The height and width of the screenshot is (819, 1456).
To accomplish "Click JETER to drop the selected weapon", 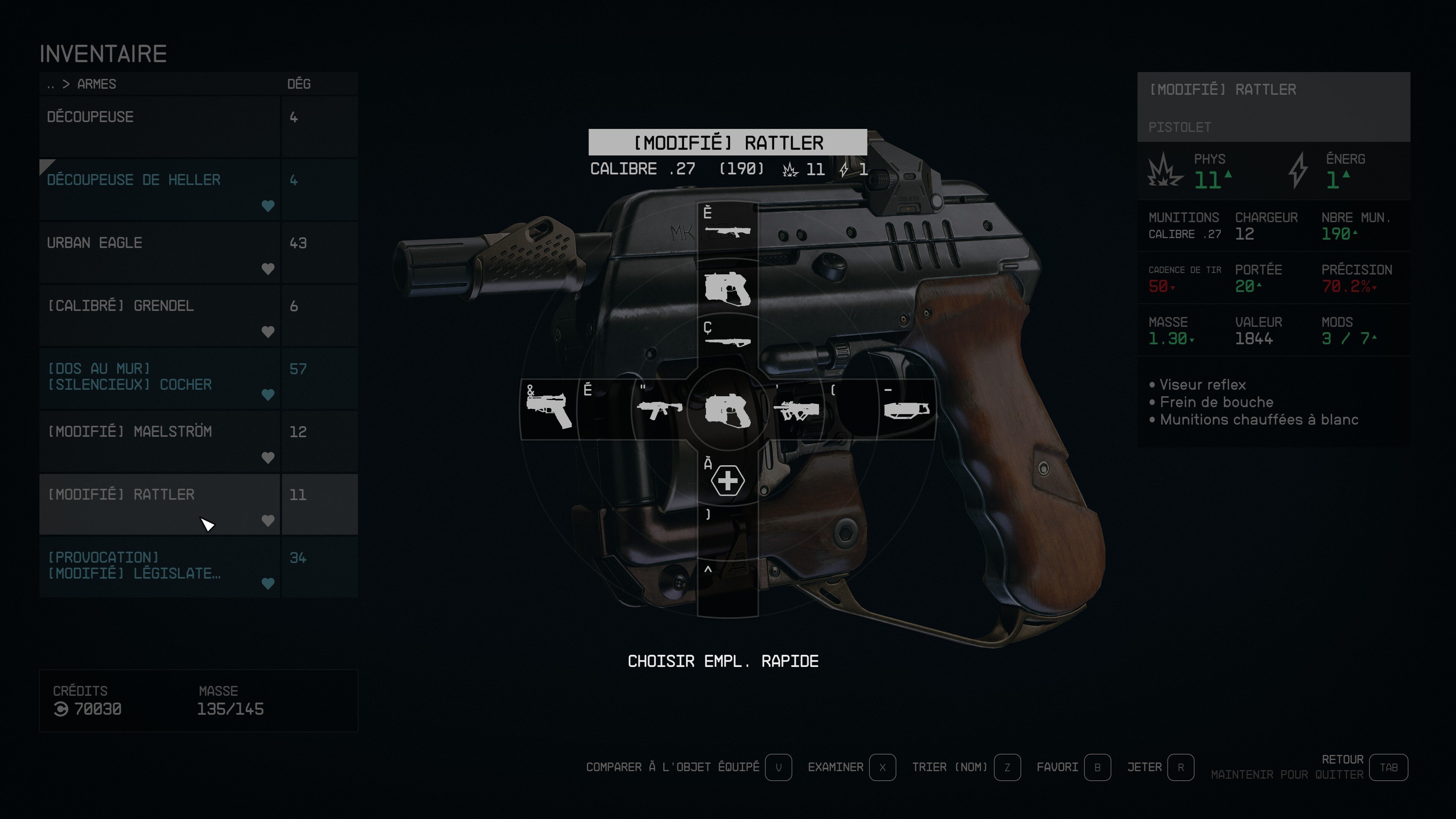I will pyautogui.click(x=1145, y=767).
